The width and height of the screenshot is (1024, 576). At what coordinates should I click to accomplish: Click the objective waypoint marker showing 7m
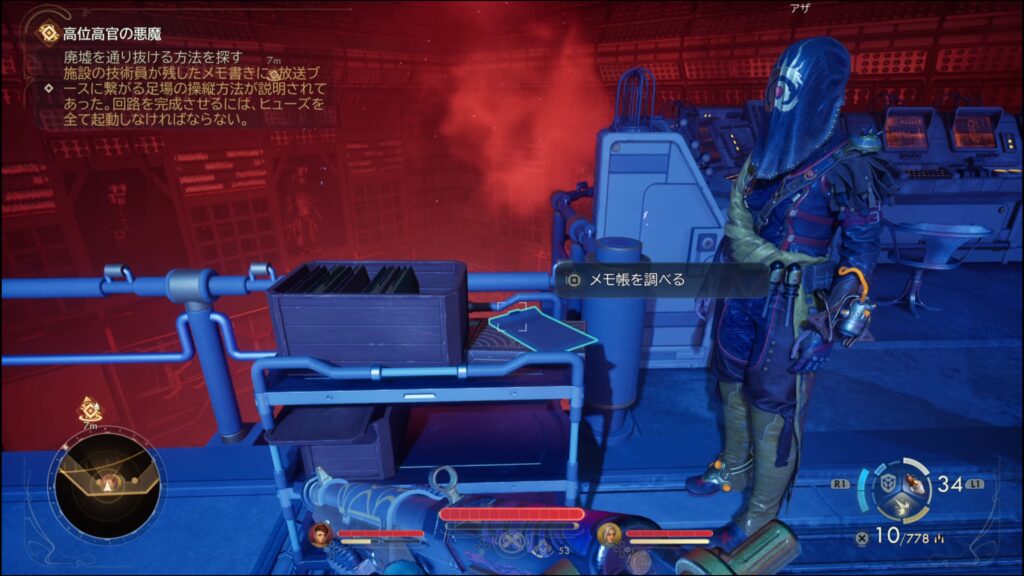(x=271, y=74)
